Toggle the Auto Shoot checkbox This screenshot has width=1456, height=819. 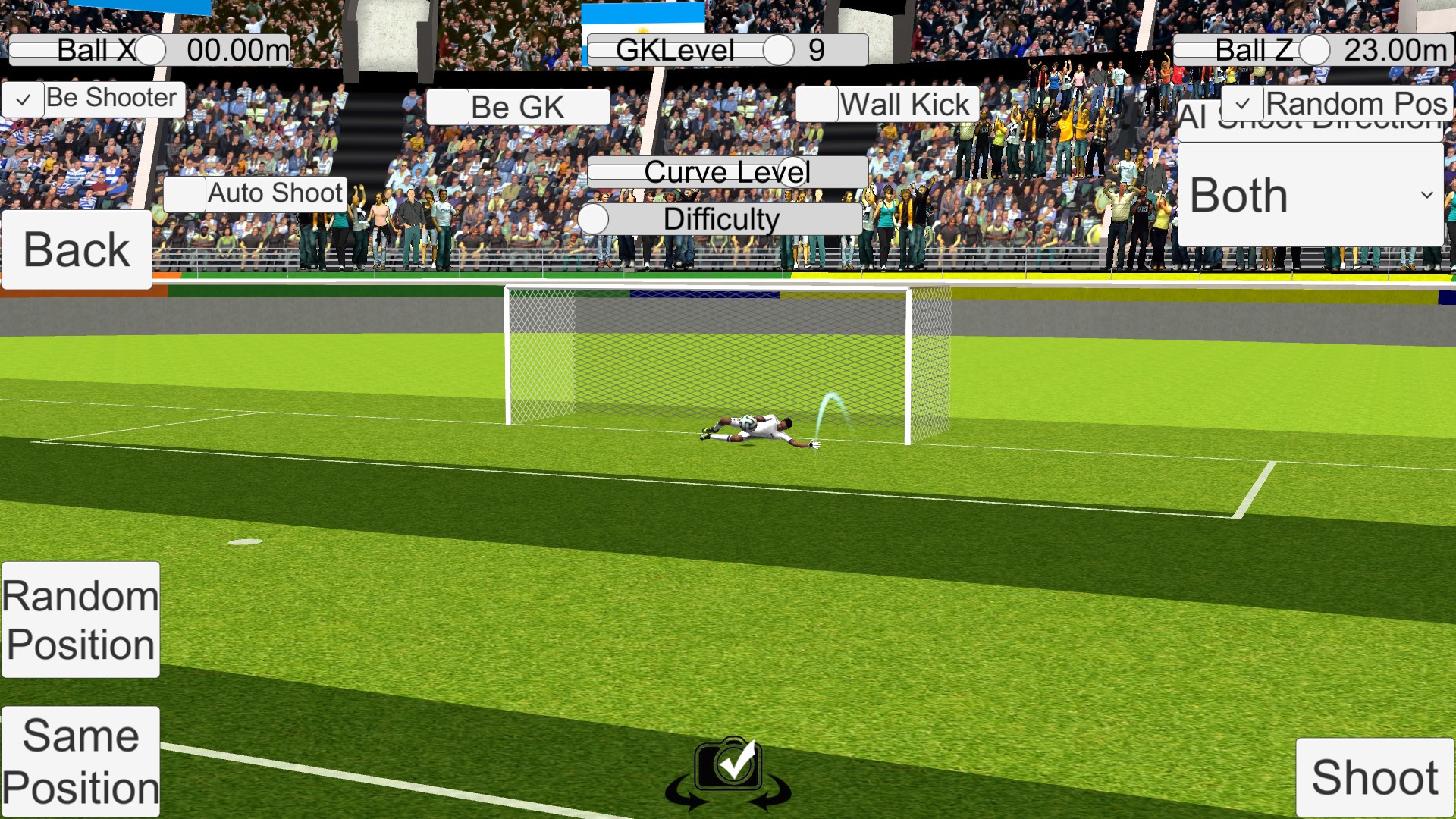tap(184, 194)
